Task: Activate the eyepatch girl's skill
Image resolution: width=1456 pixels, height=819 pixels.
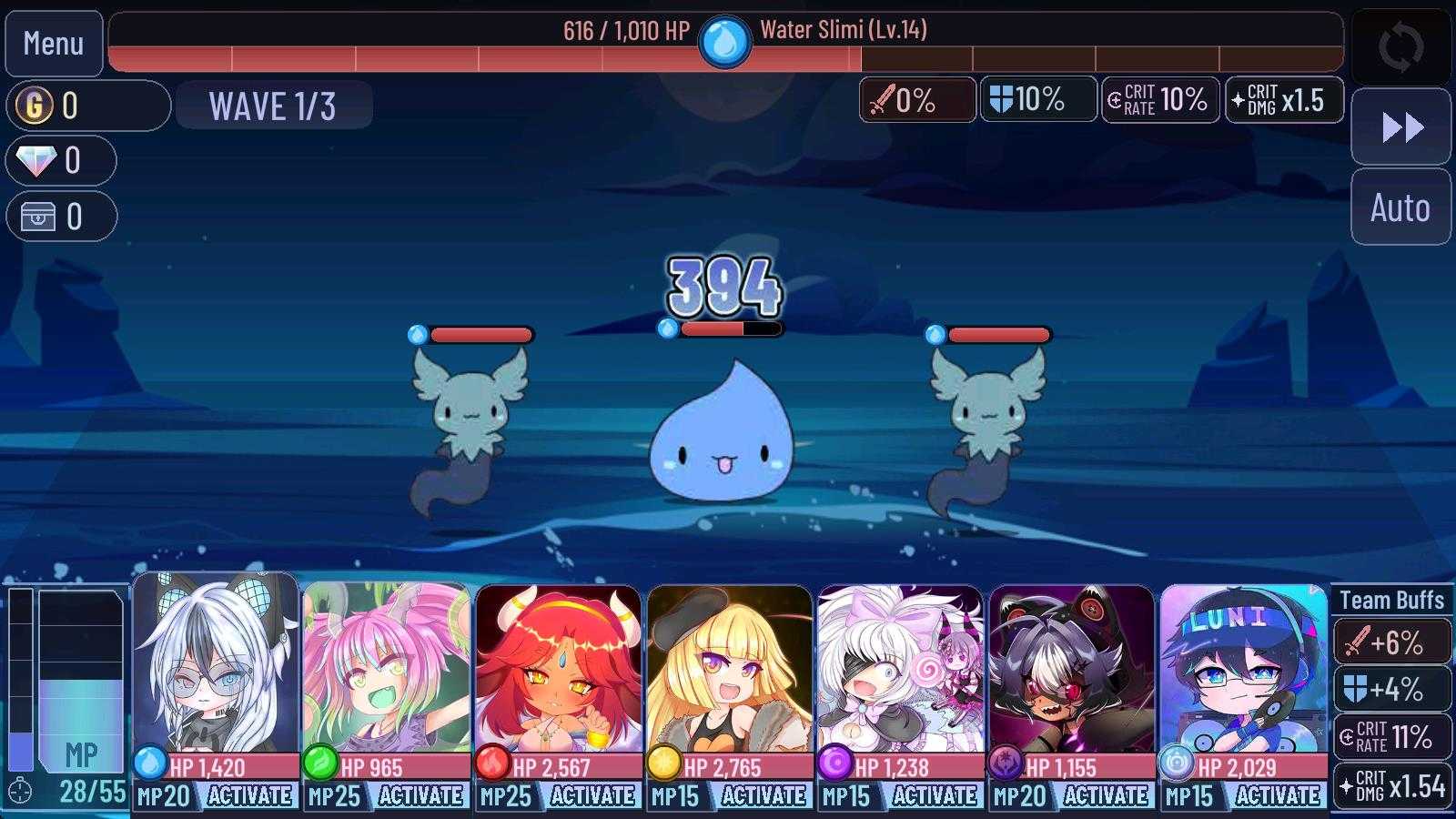Action: (934, 796)
